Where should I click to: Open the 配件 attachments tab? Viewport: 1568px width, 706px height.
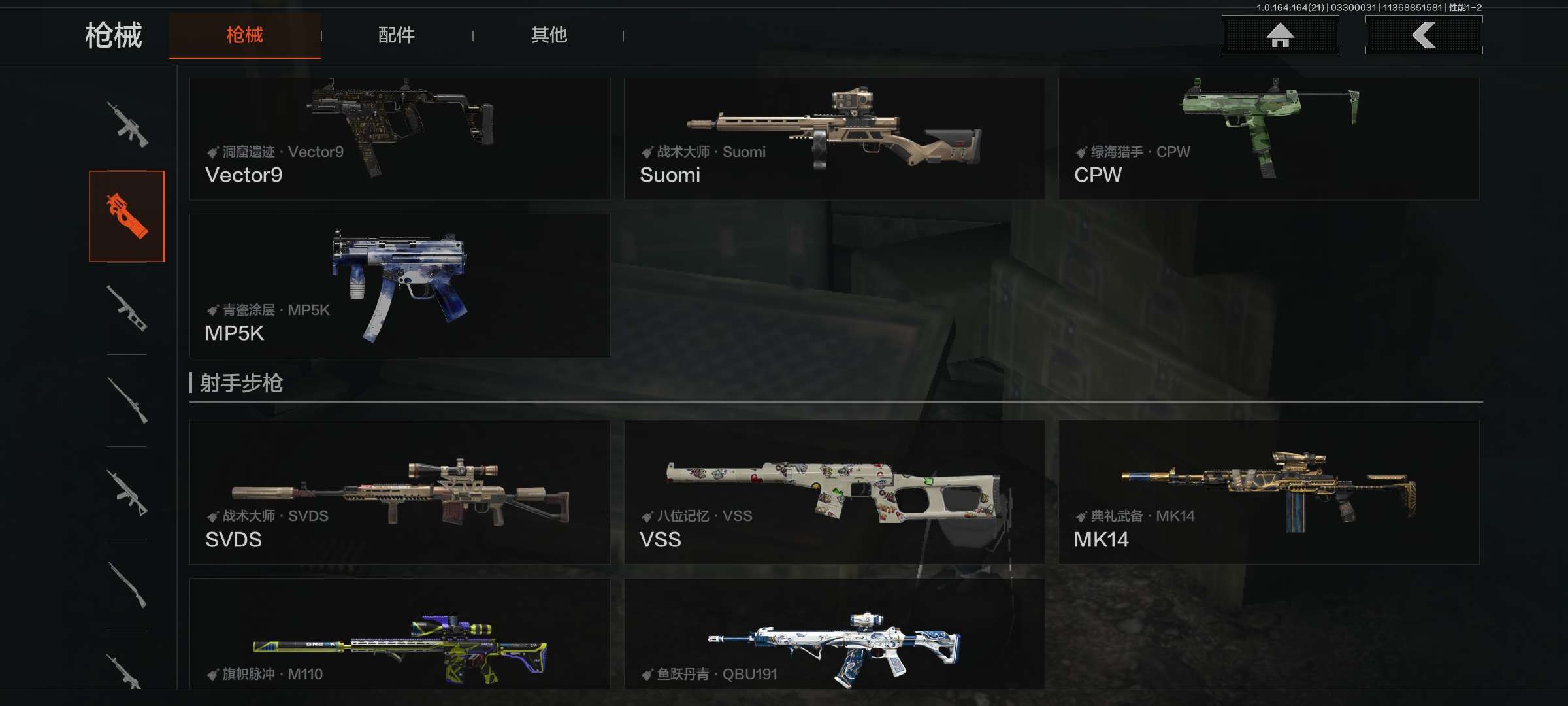396,35
